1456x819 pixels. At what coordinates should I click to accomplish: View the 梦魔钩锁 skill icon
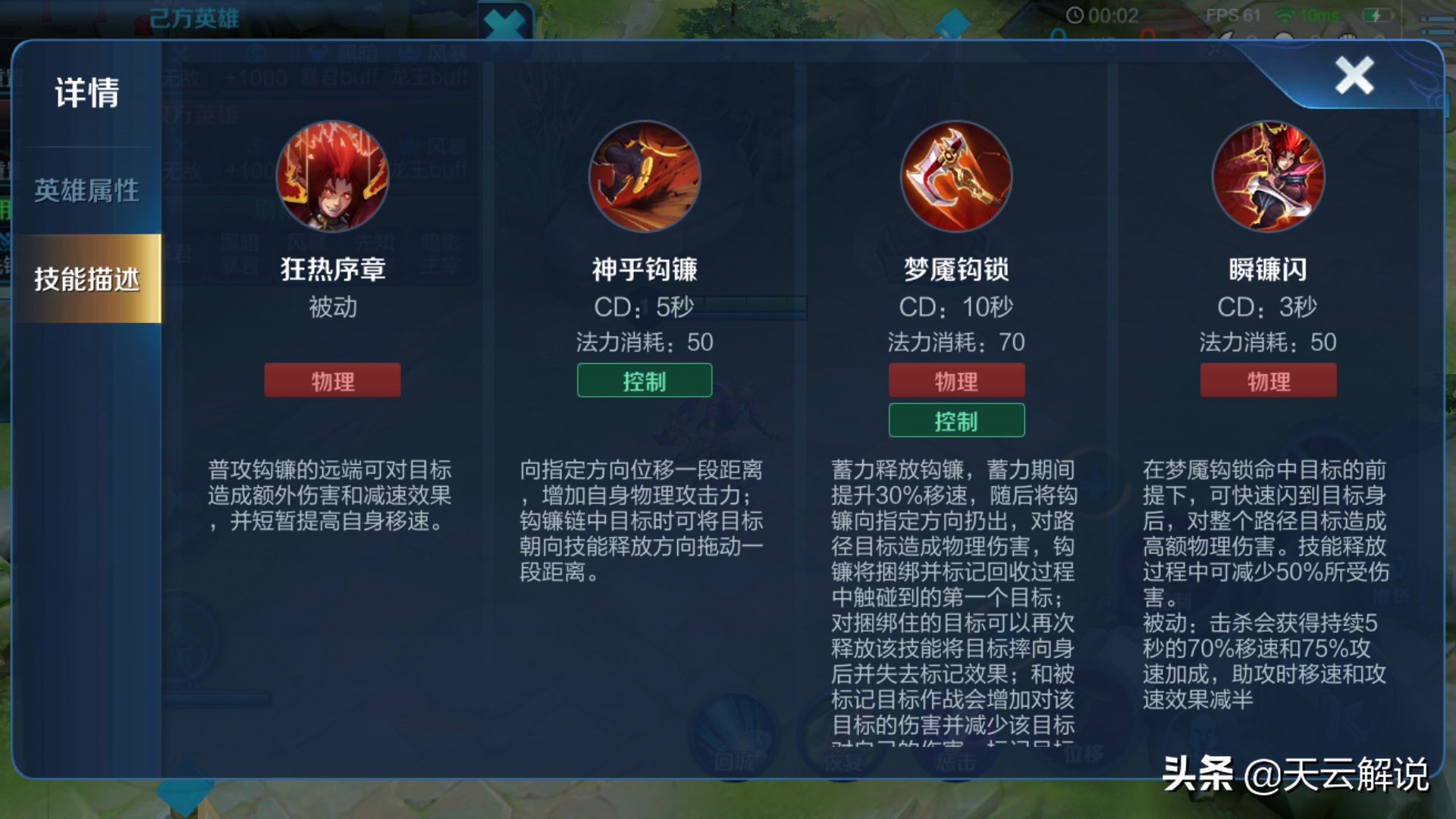click(x=956, y=176)
